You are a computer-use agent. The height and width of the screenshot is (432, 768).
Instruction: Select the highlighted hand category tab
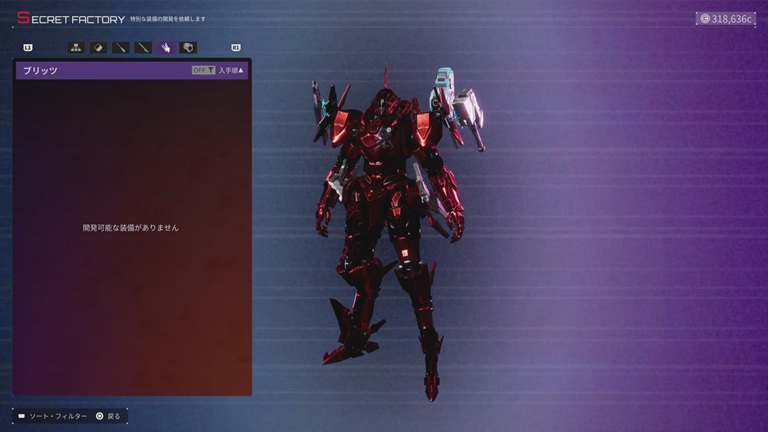pos(166,47)
